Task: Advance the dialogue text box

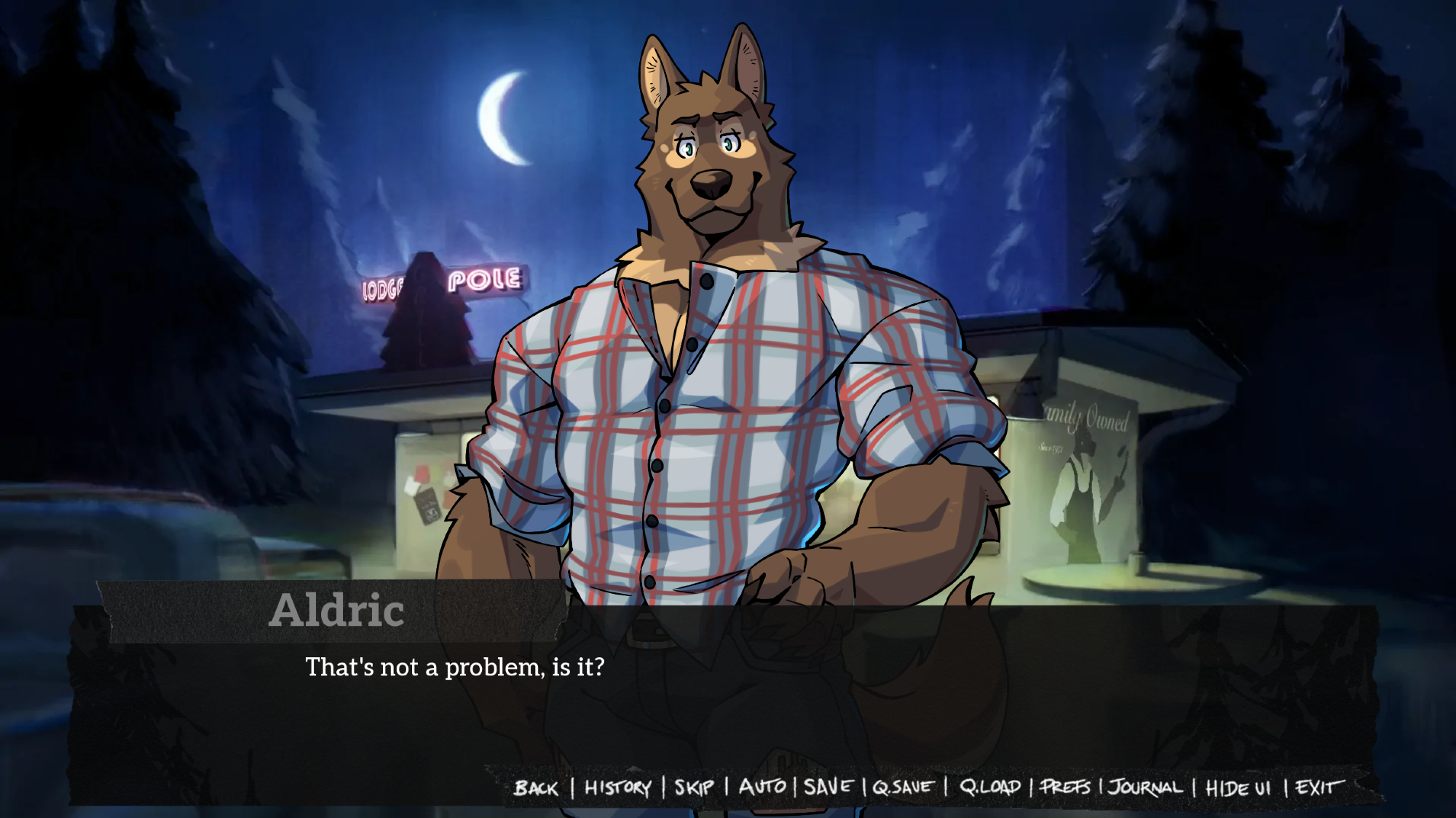Action: point(728,699)
